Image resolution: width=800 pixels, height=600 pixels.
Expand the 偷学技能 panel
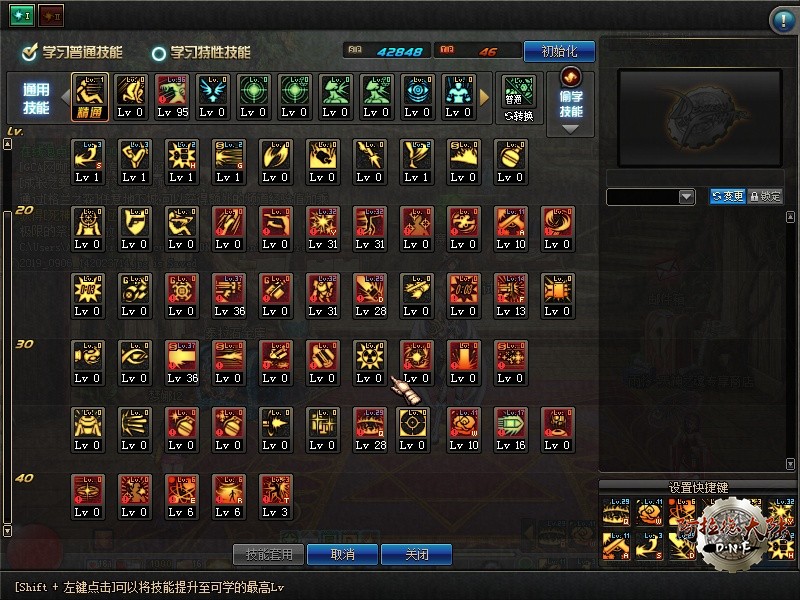coord(571,100)
